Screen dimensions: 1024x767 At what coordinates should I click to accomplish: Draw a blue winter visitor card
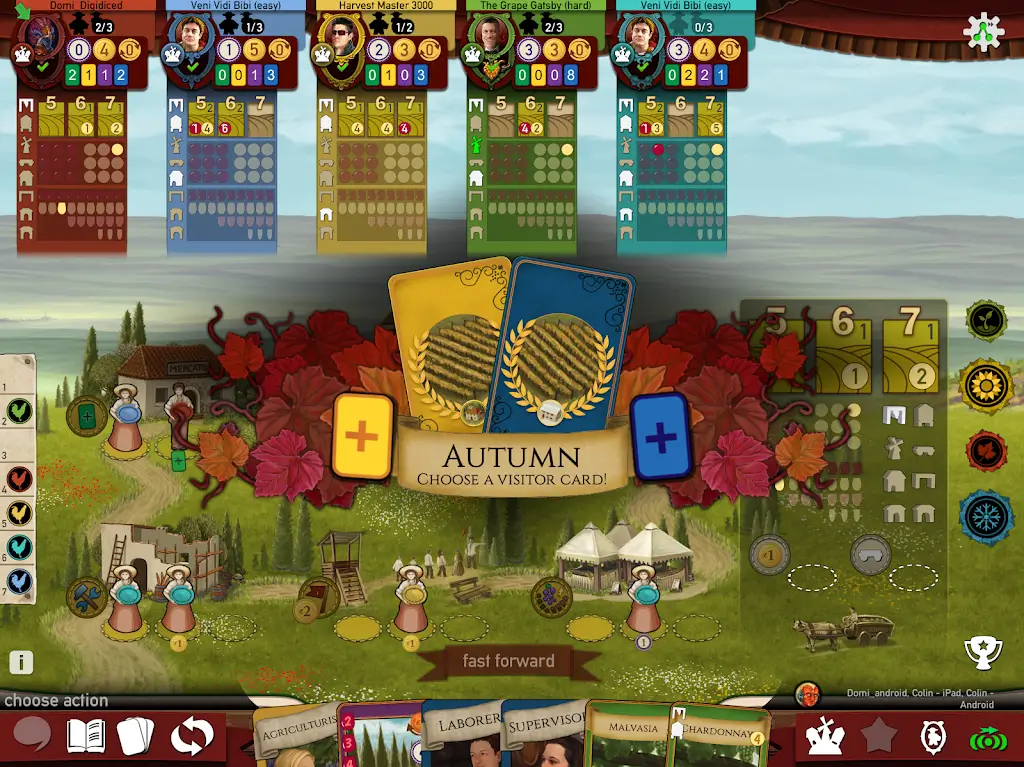[x=660, y=436]
